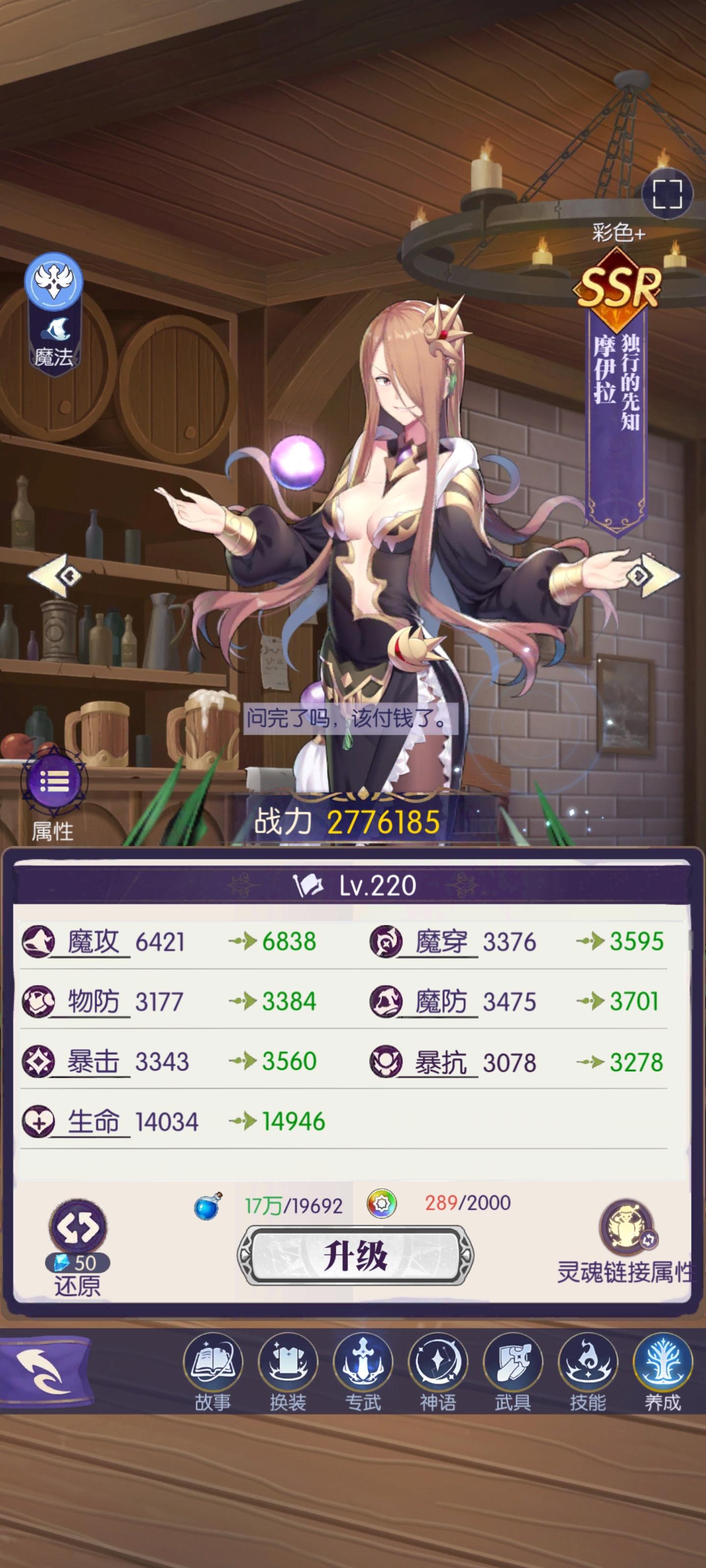Toggle the faction emblem above 魔法
The height and width of the screenshot is (1568, 706).
click(53, 281)
